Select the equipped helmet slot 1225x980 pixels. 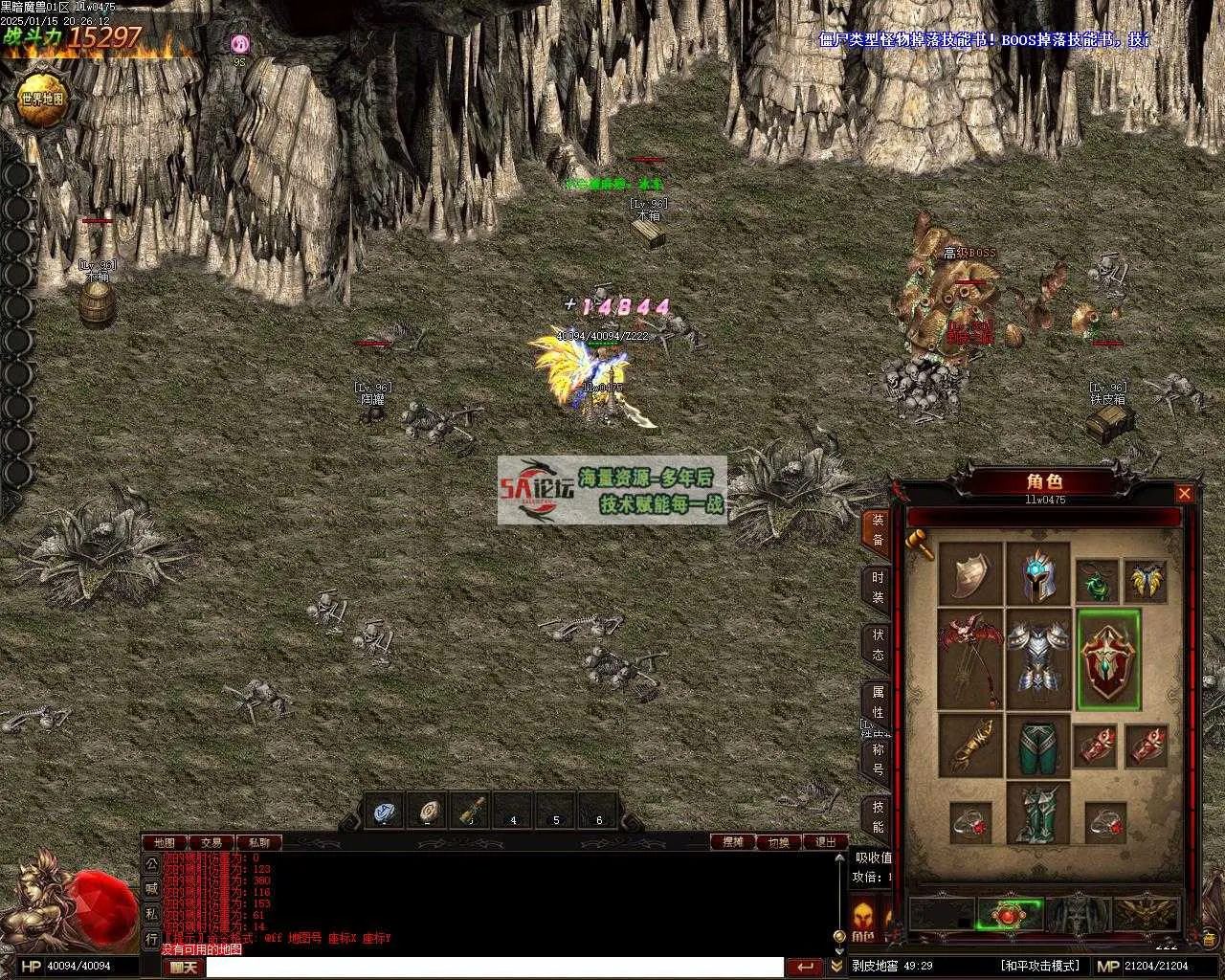tap(1037, 574)
